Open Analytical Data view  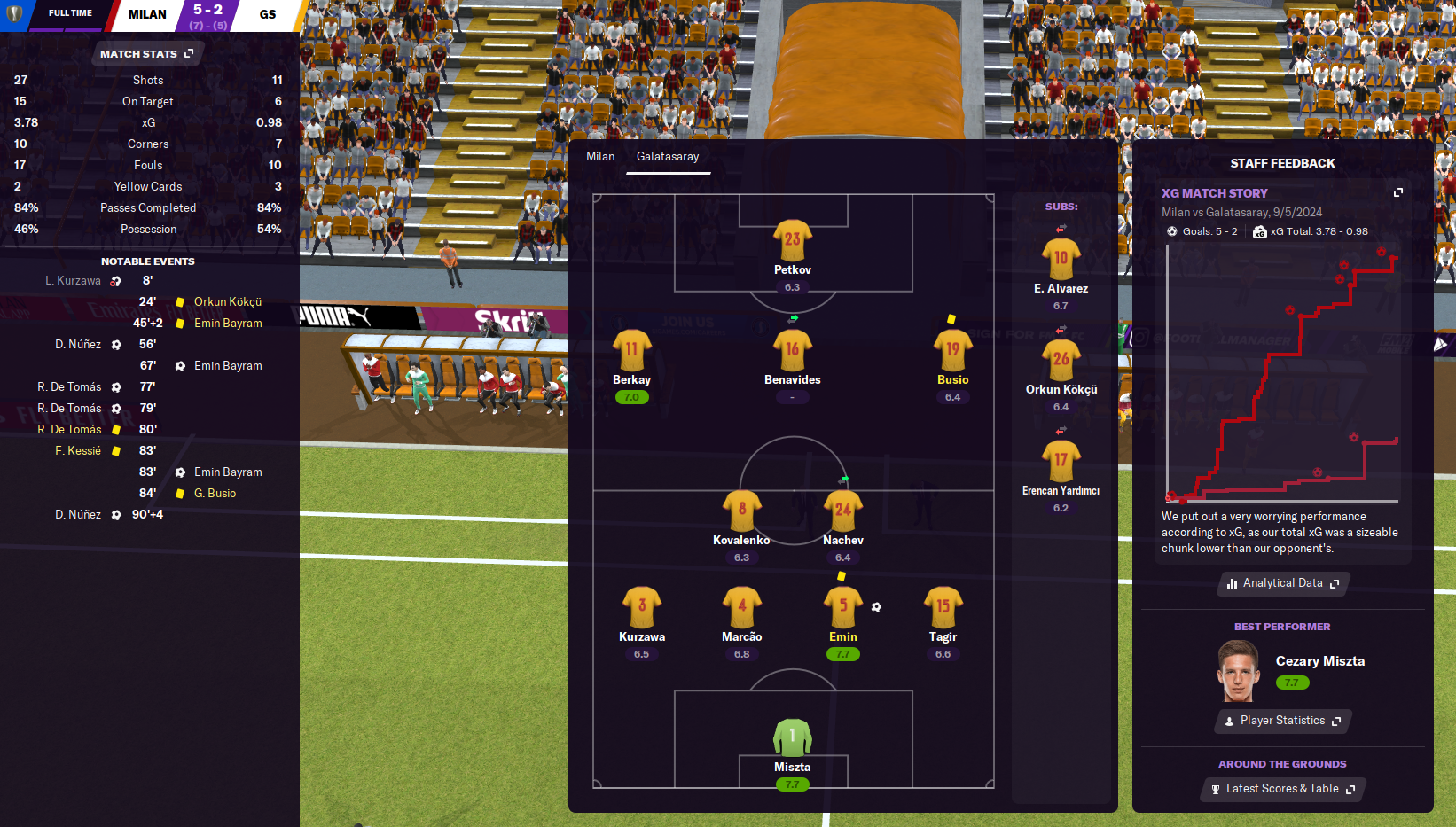tap(1282, 583)
